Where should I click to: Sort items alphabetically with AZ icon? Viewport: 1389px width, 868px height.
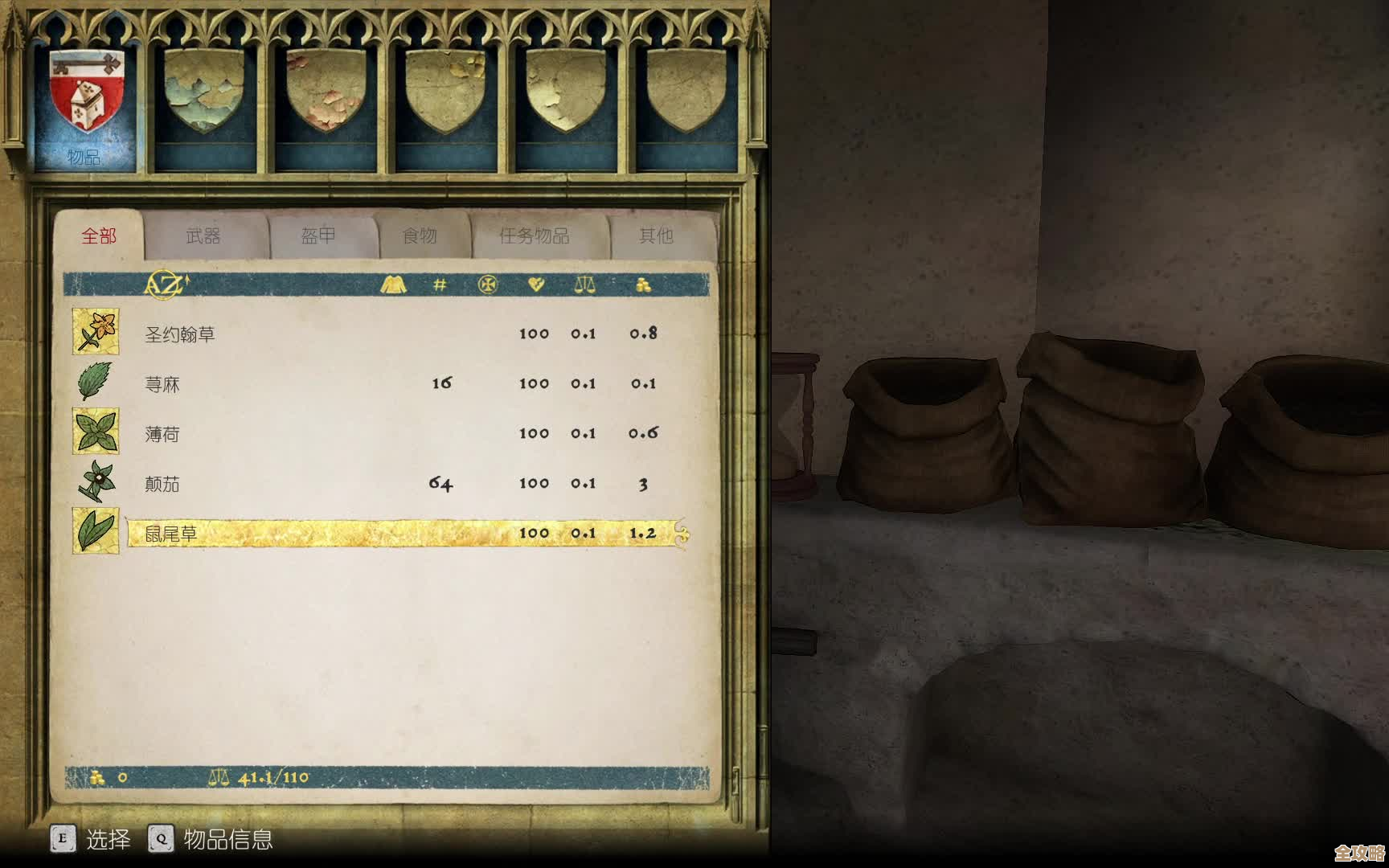pyautogui.click(x=166, y=285)
